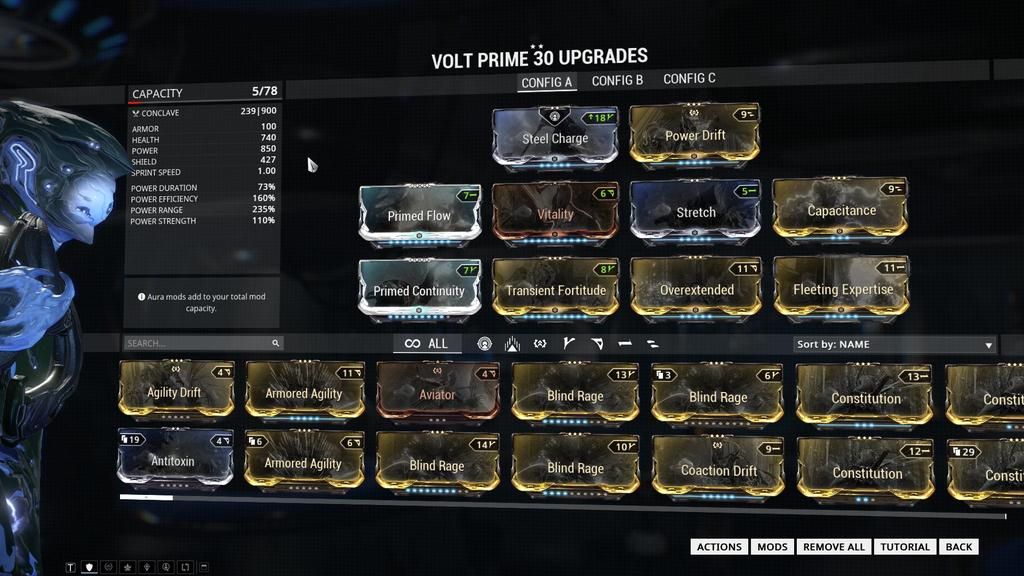Pick the Primed Continuity mod
Viewport: 1024px width, 576px height.
click(419, 291)
